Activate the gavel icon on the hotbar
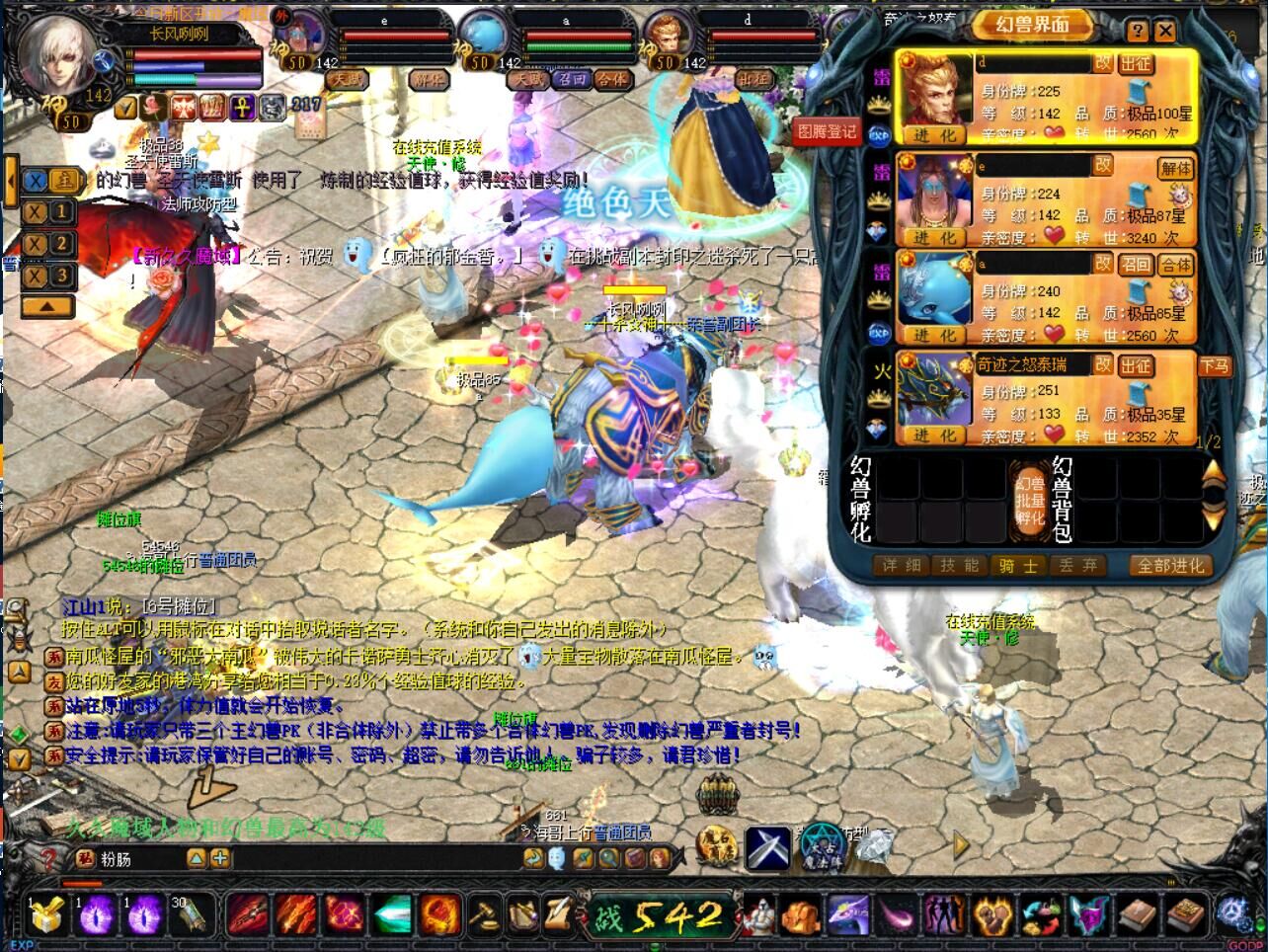 pos(483,915)
